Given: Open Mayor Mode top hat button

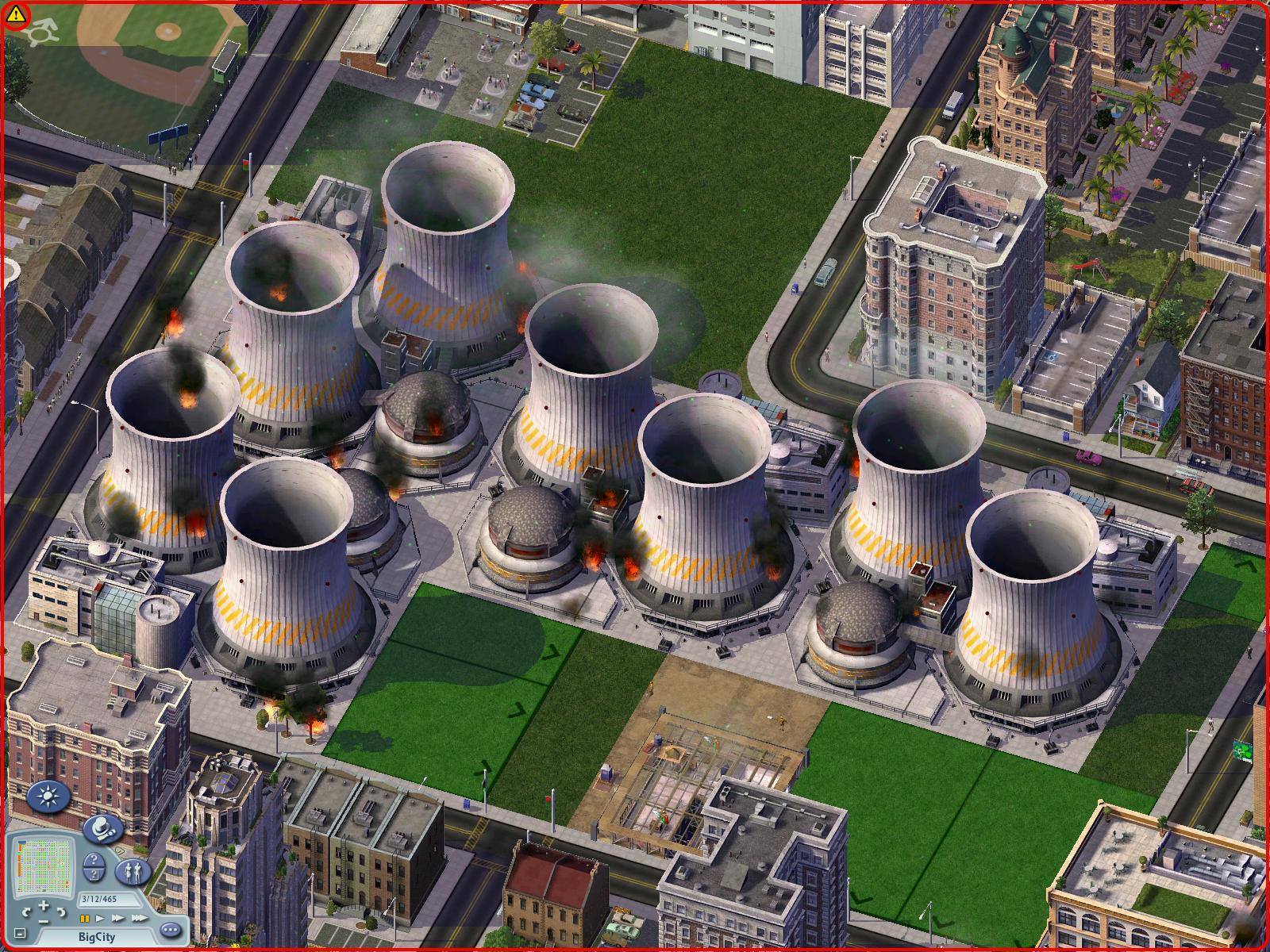Looking at the screenshot, I should pos(102,830).
